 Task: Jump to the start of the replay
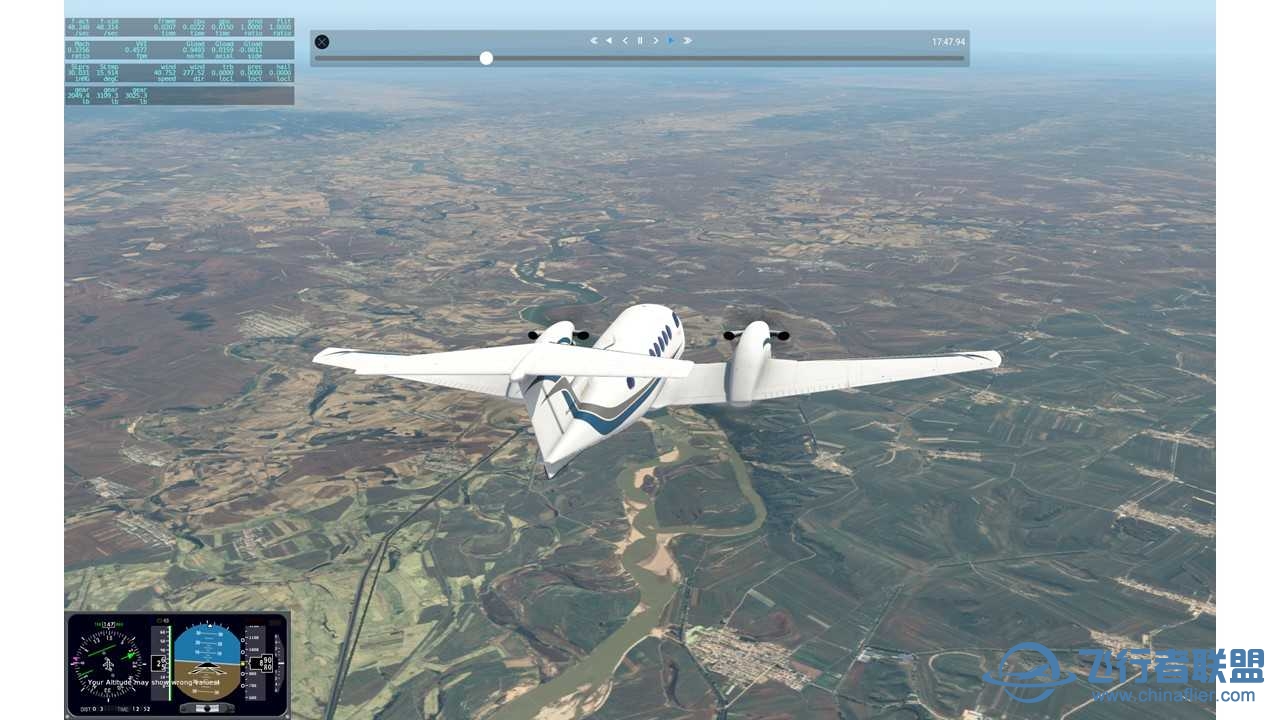[x=595, y=40]
